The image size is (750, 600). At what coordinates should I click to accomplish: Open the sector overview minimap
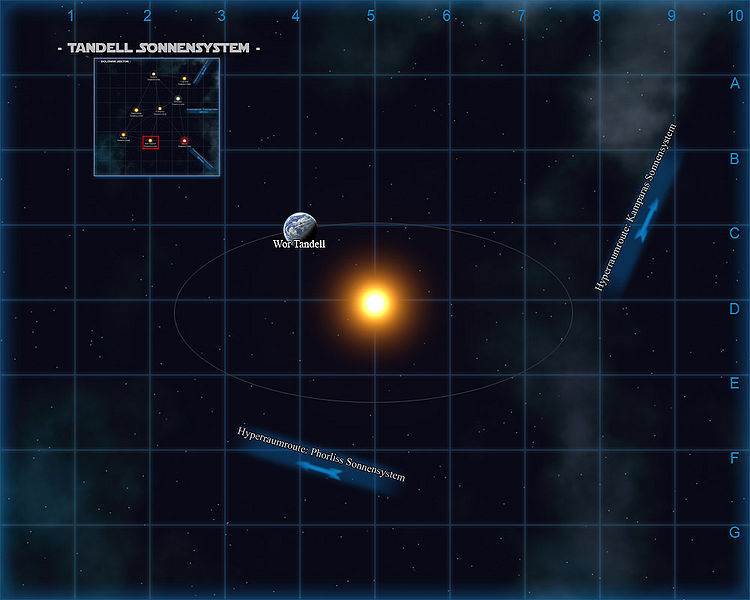(x=157, y=117)
